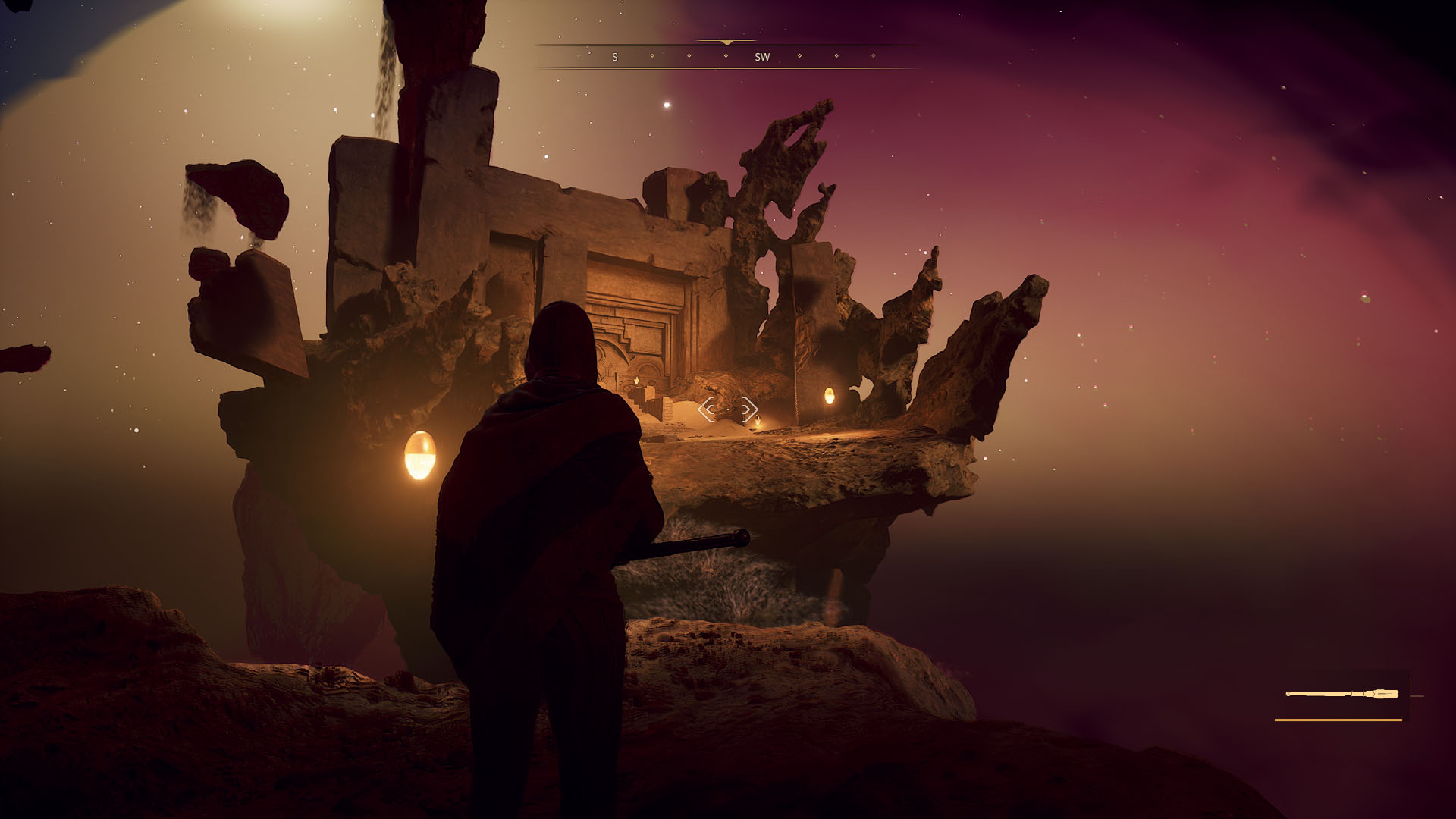Click the diamond marker right of S

(x=652, y=56)
